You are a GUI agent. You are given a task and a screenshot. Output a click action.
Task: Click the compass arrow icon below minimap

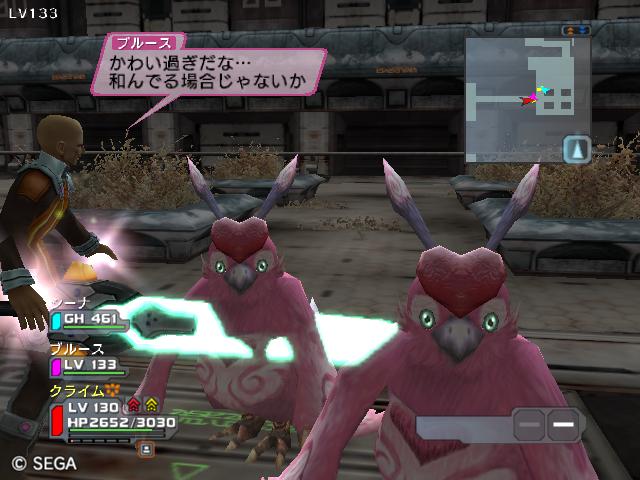point(576,151)
